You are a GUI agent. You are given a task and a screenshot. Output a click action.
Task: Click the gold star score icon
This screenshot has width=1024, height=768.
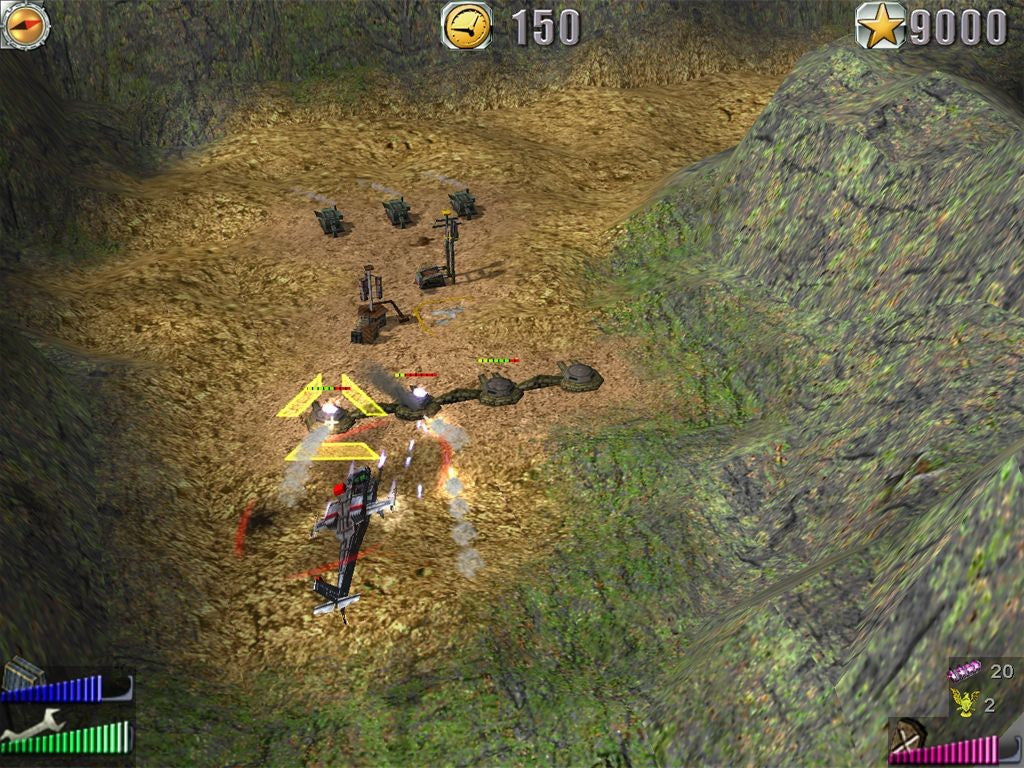click(x=880, y=26)
